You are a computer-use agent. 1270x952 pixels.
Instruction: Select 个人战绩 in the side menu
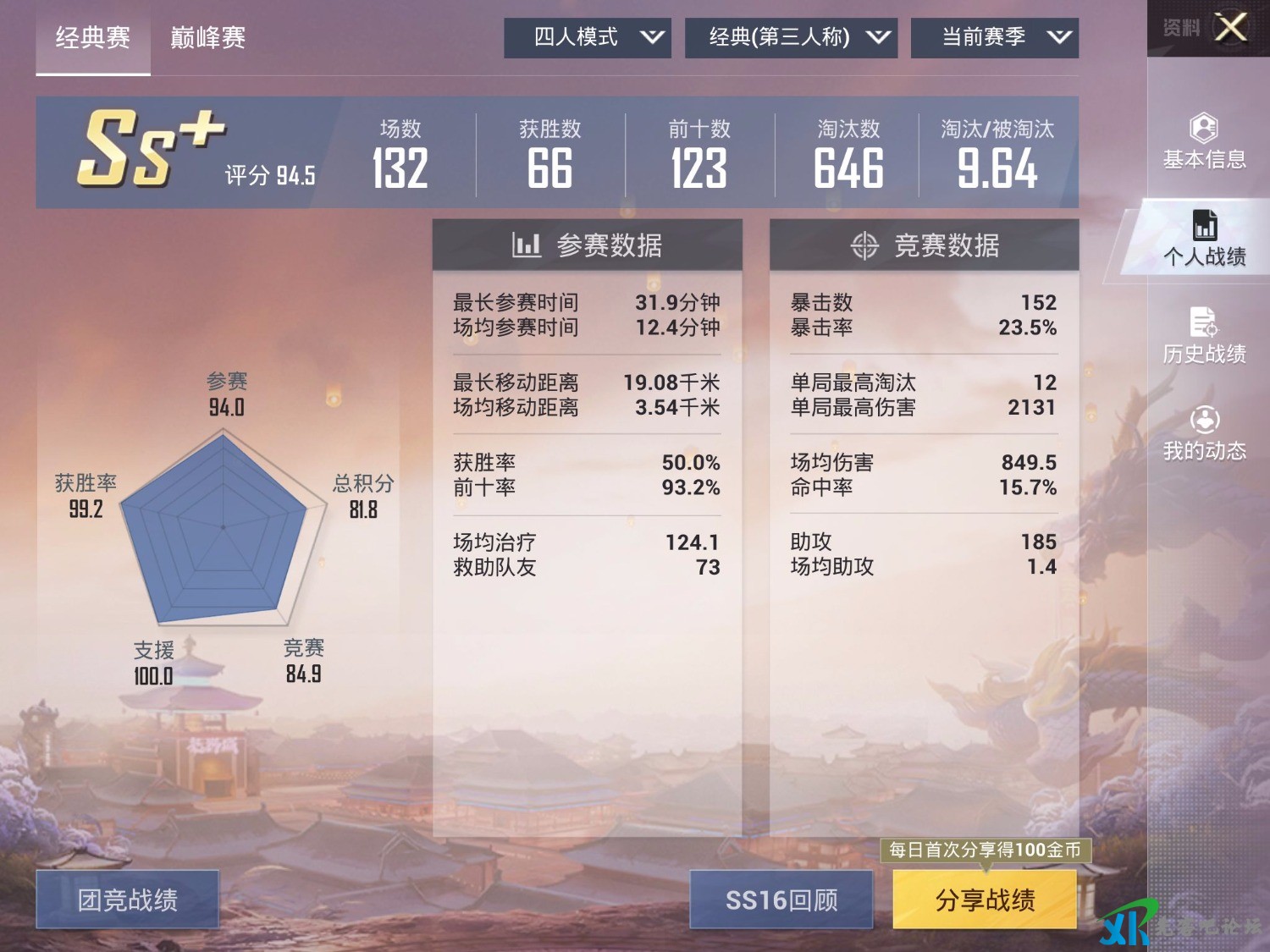pos(1204,239)
